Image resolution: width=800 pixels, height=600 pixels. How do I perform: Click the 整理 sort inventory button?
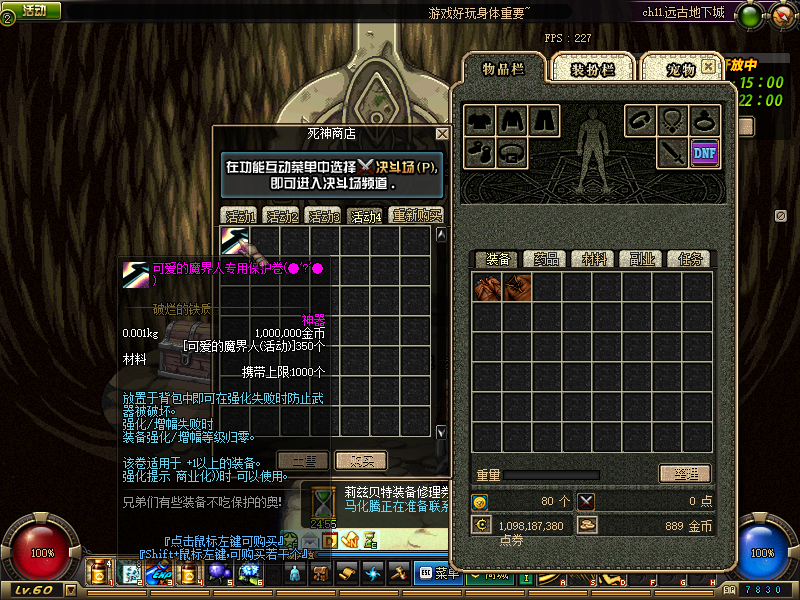pos(685,473)
